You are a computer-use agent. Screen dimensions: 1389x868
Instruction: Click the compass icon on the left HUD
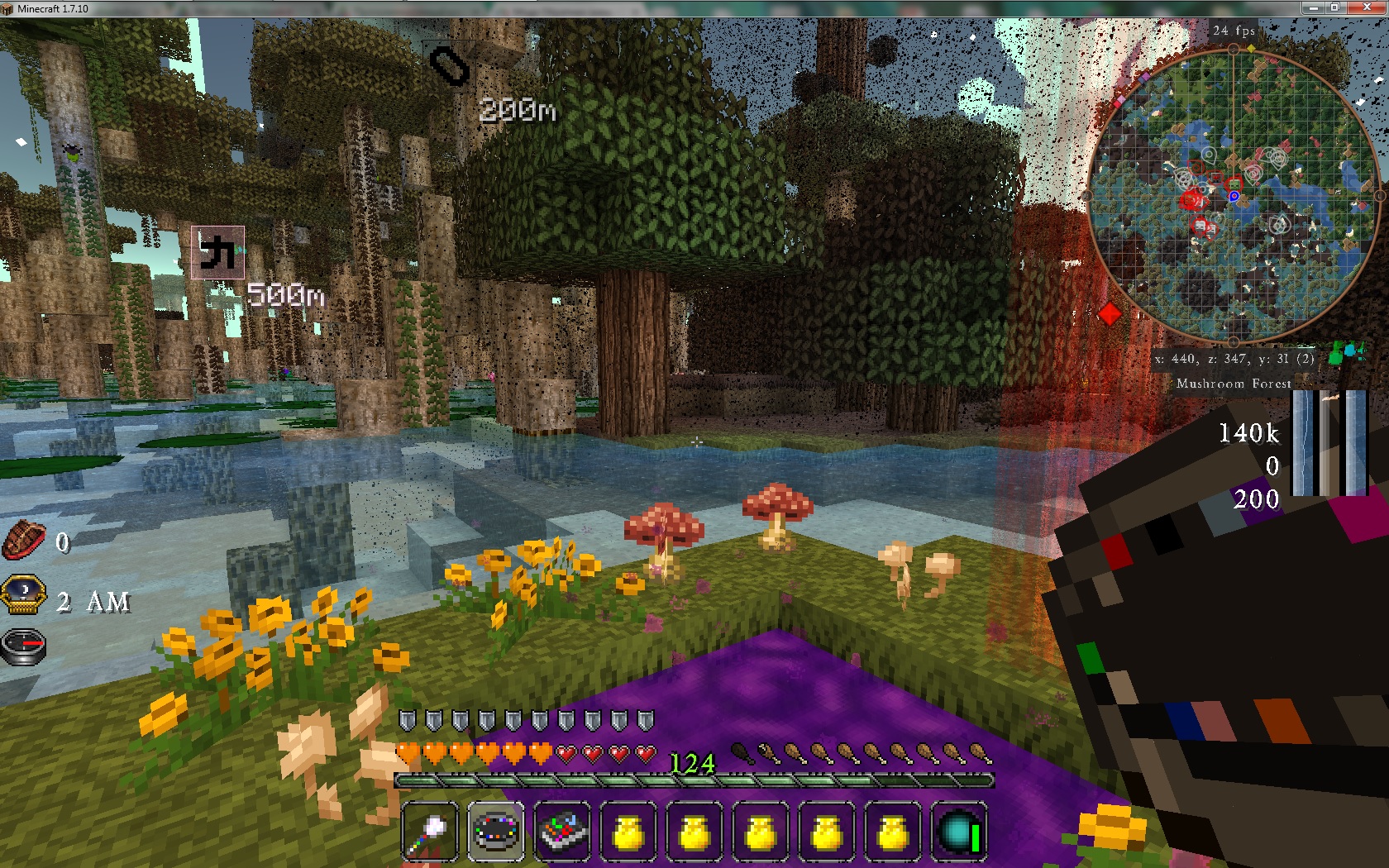click(23, 646)
